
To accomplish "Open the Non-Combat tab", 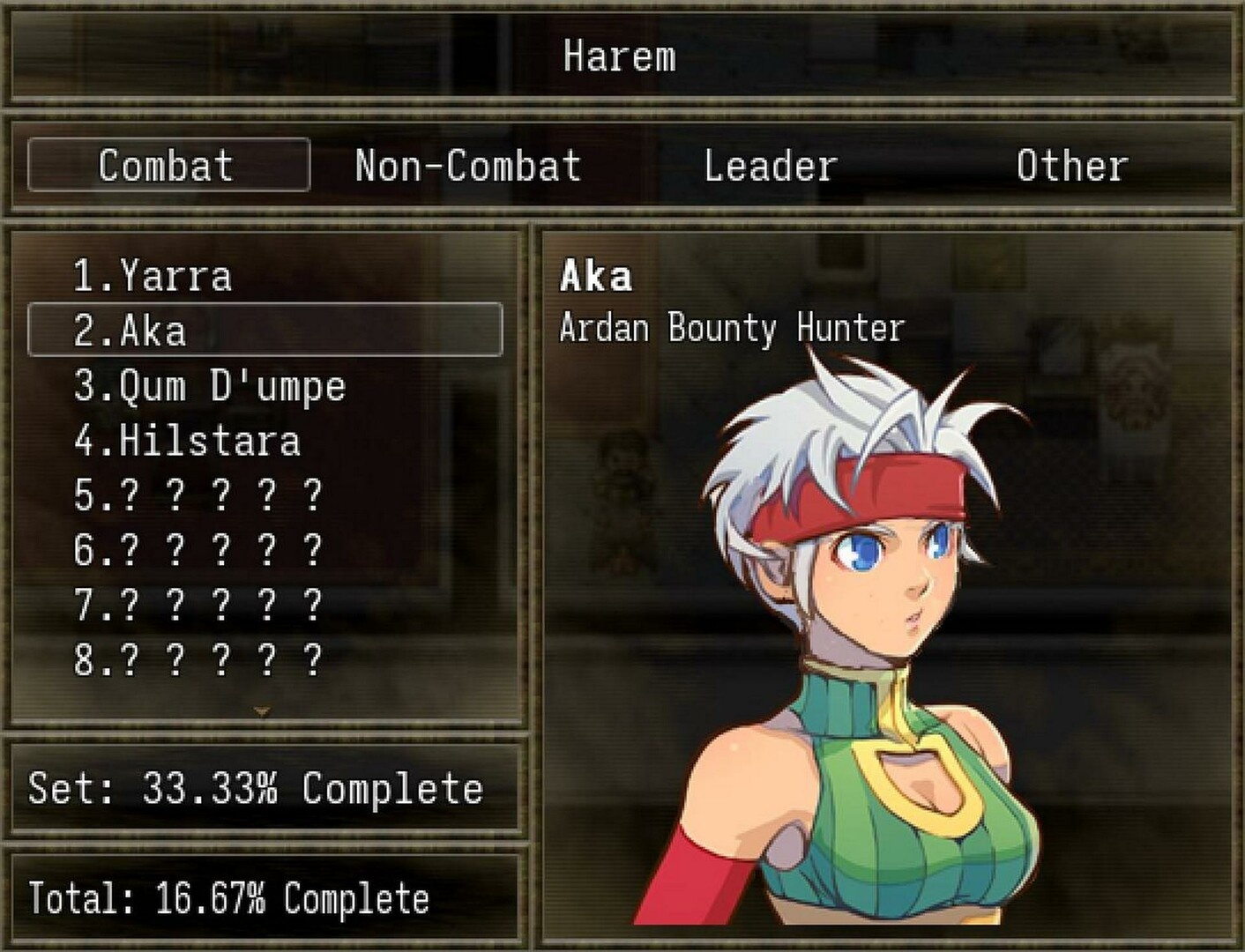I will (467, 165).
